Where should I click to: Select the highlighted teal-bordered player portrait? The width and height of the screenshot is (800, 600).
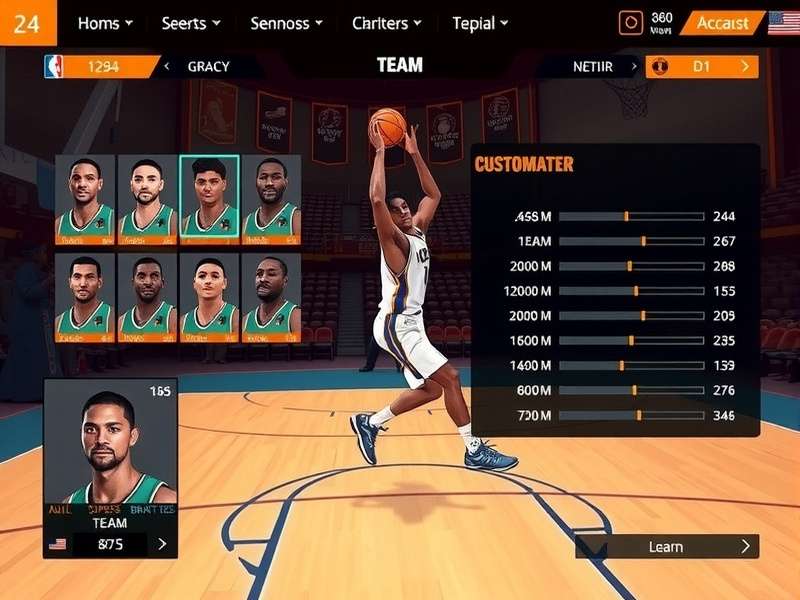point(209,199)
